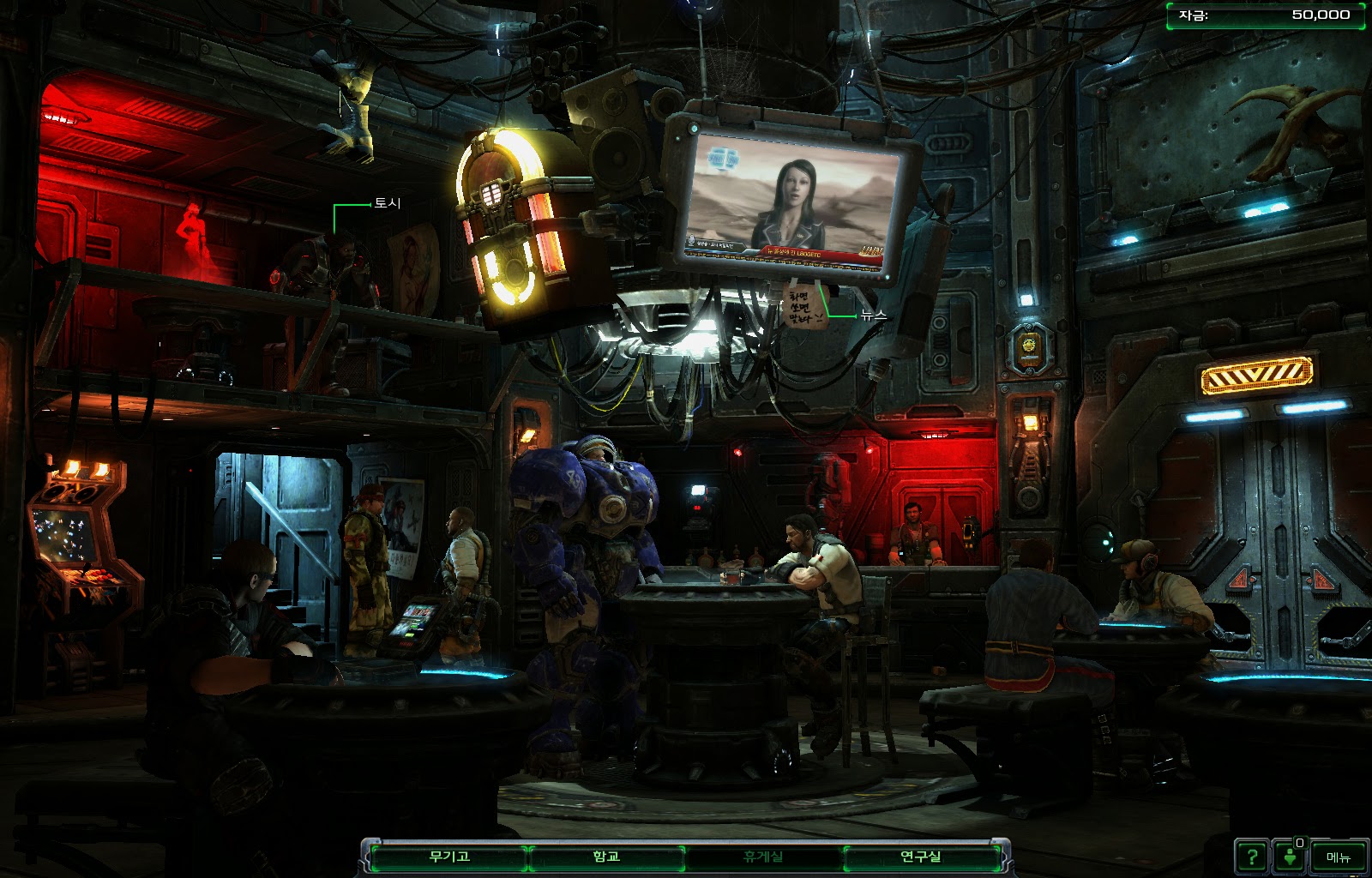Switch to the 함교 bridge room
This screenshot has height=878, width=1372.
click(606, 857)
